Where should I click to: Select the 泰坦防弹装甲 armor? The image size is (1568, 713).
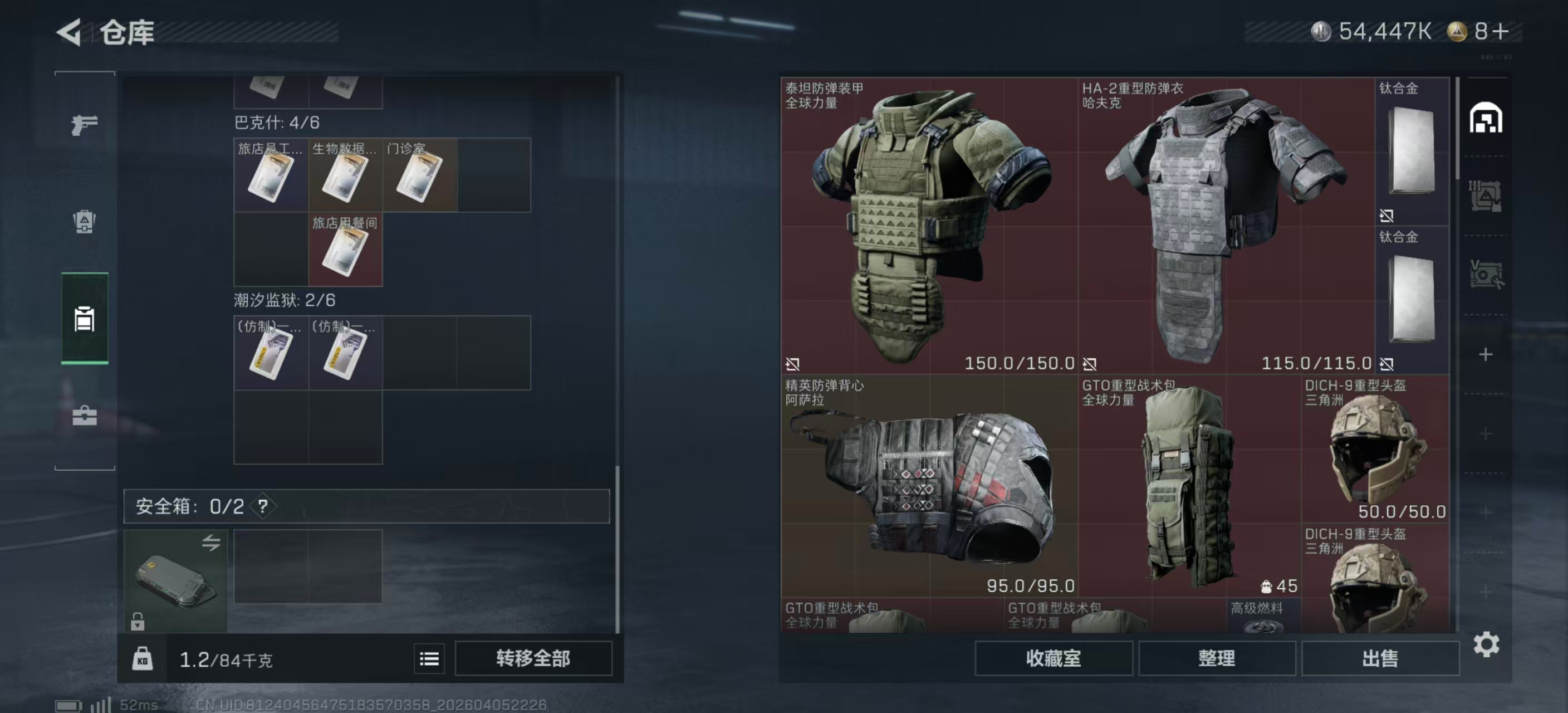[x=929, y=225]
